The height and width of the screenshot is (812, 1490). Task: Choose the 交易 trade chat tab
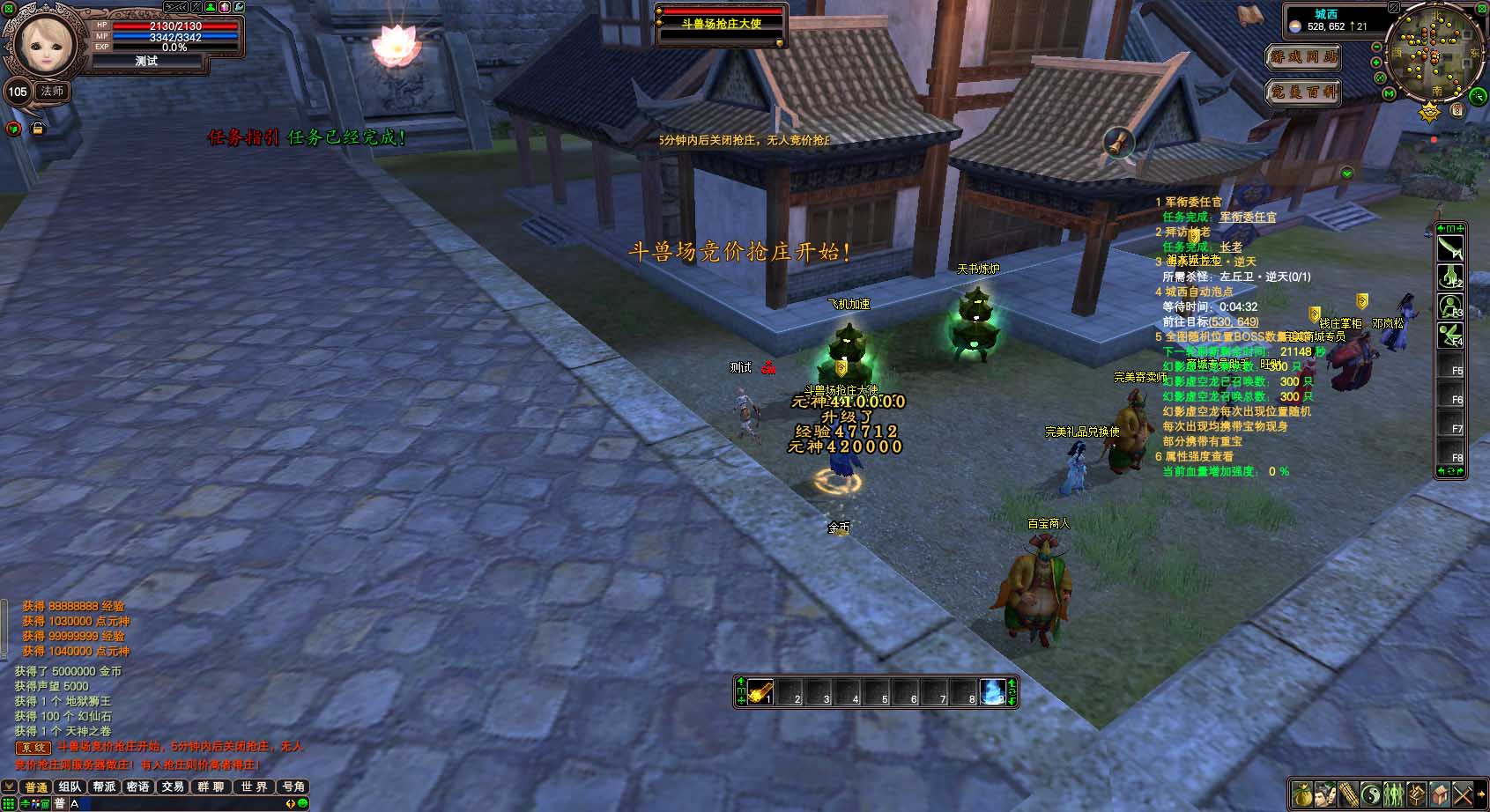[173, 786]
